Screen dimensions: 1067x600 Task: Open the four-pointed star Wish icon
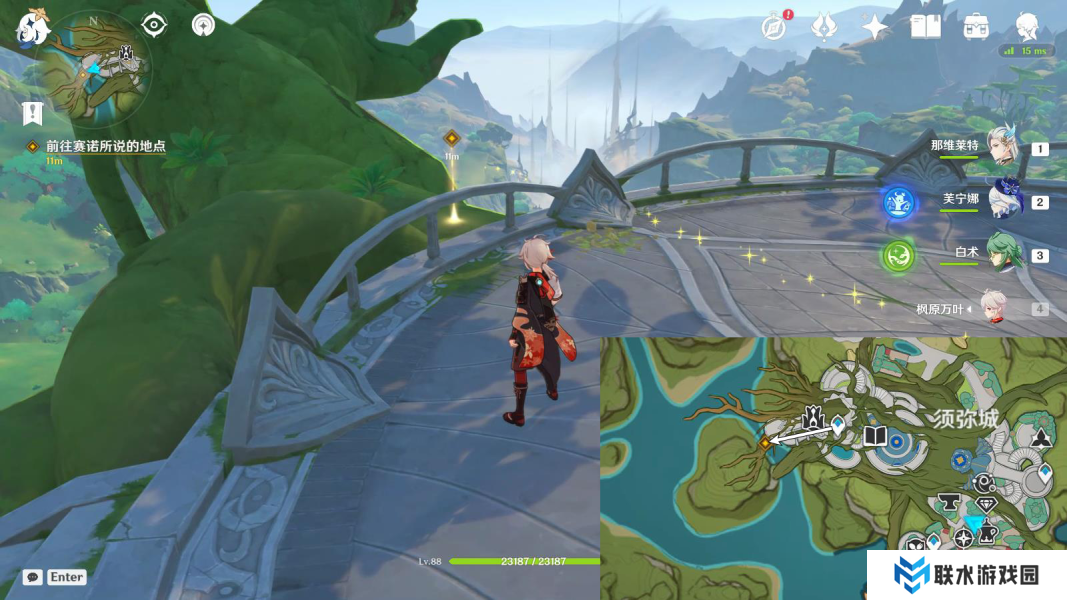point(875,27)
